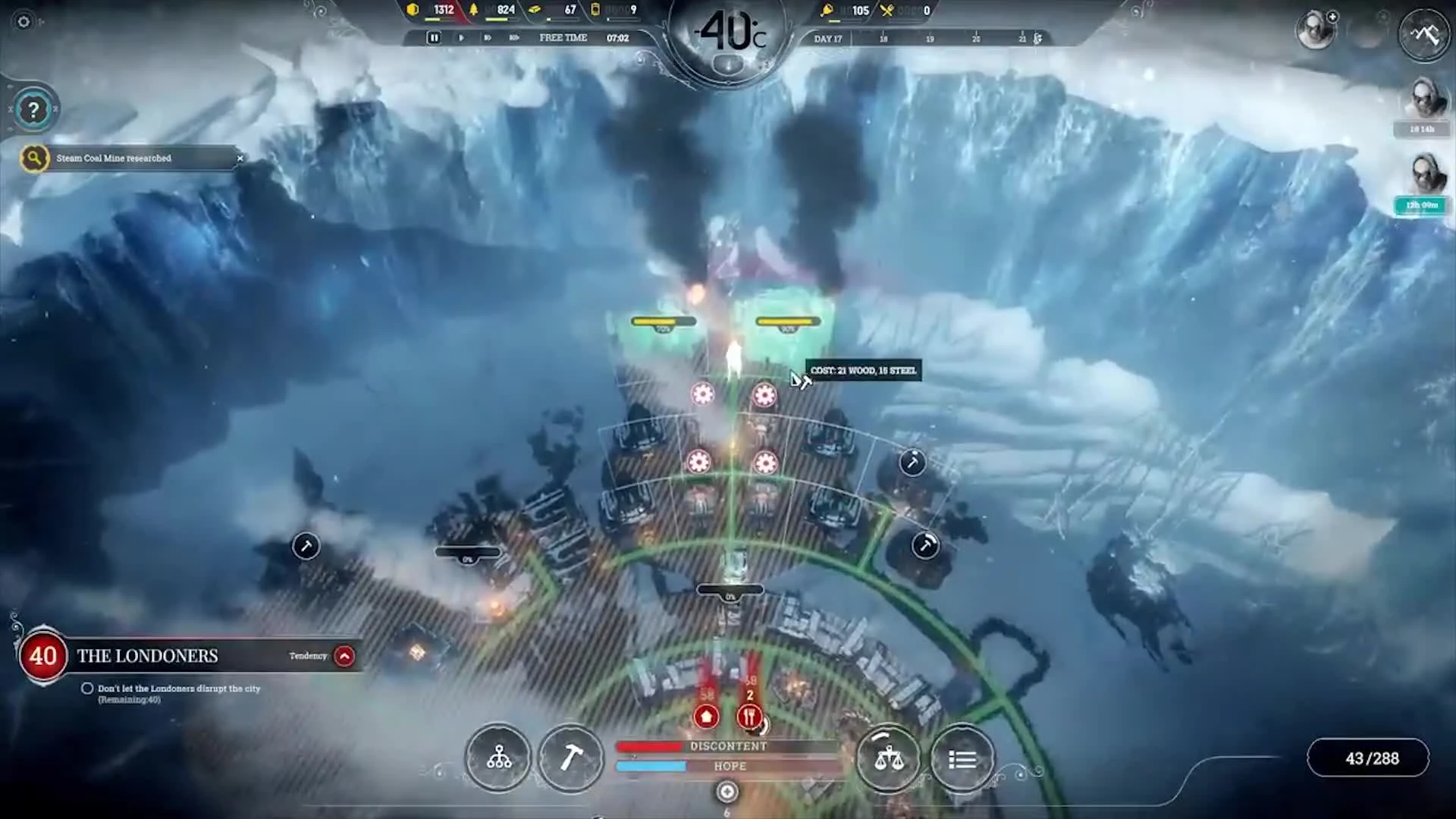Screen dimensions: 1456x819
Task: Collapse the Tendency panel with the red chevron
Action: click(345, 657)
